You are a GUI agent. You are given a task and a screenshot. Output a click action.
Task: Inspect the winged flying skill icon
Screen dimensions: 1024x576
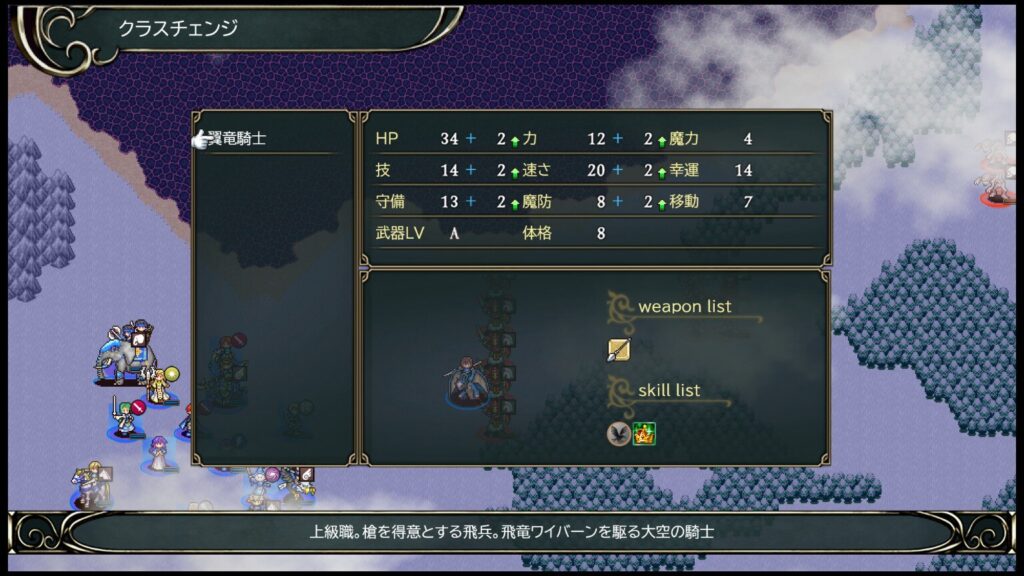tap(618, 433)
